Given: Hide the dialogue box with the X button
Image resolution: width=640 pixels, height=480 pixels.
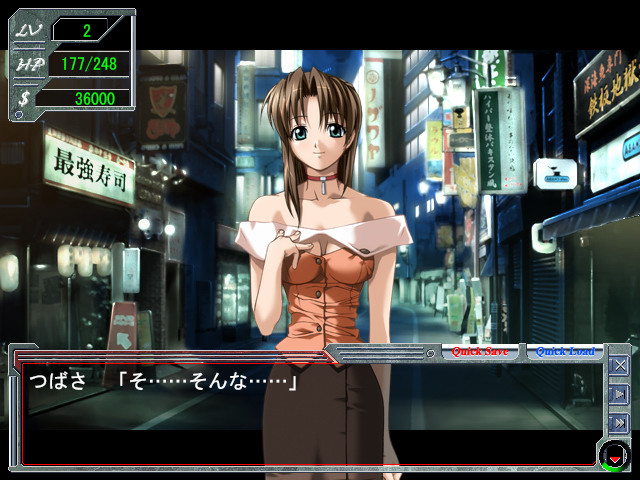Looking at the screenshot, I should pos(619,366).
